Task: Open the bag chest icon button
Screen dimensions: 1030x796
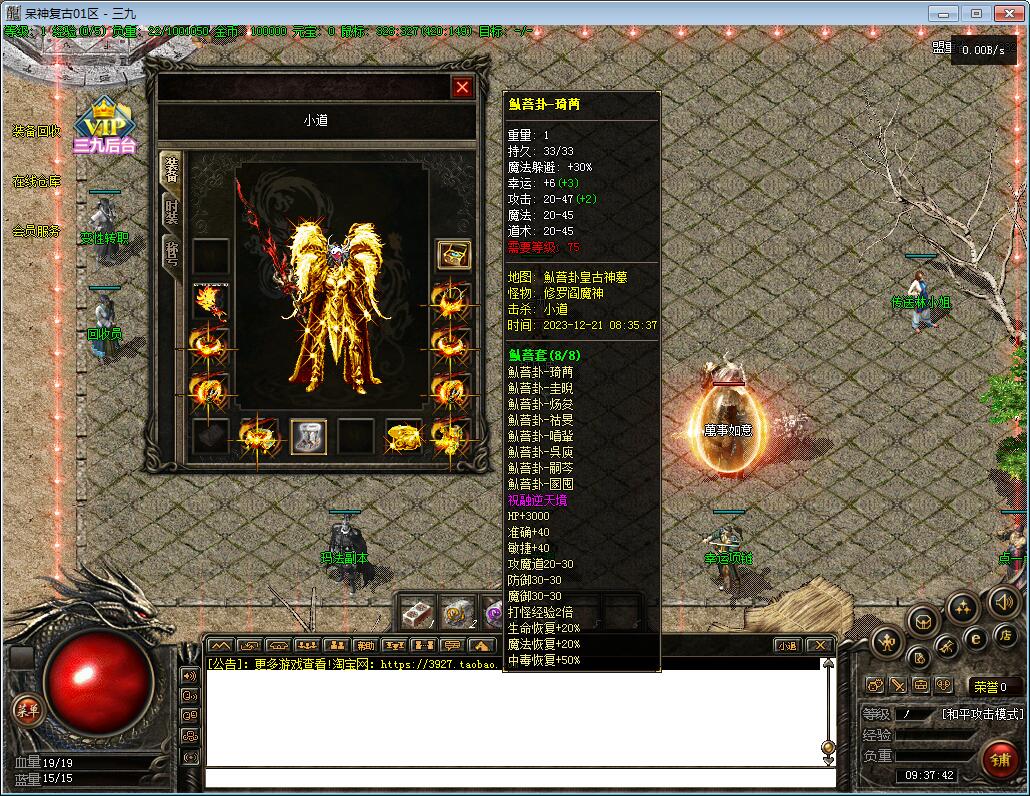Action: point(923,622)
